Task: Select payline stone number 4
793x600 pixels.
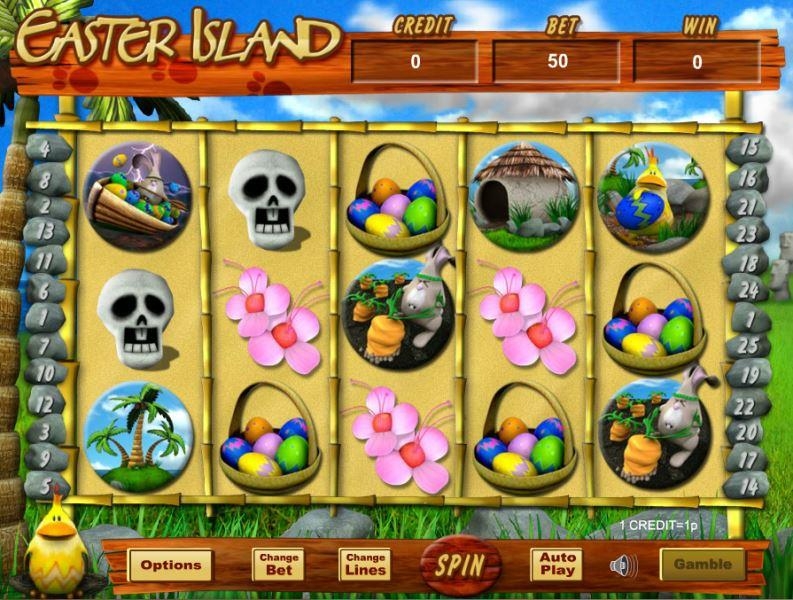Action: (x=48, y=148)
